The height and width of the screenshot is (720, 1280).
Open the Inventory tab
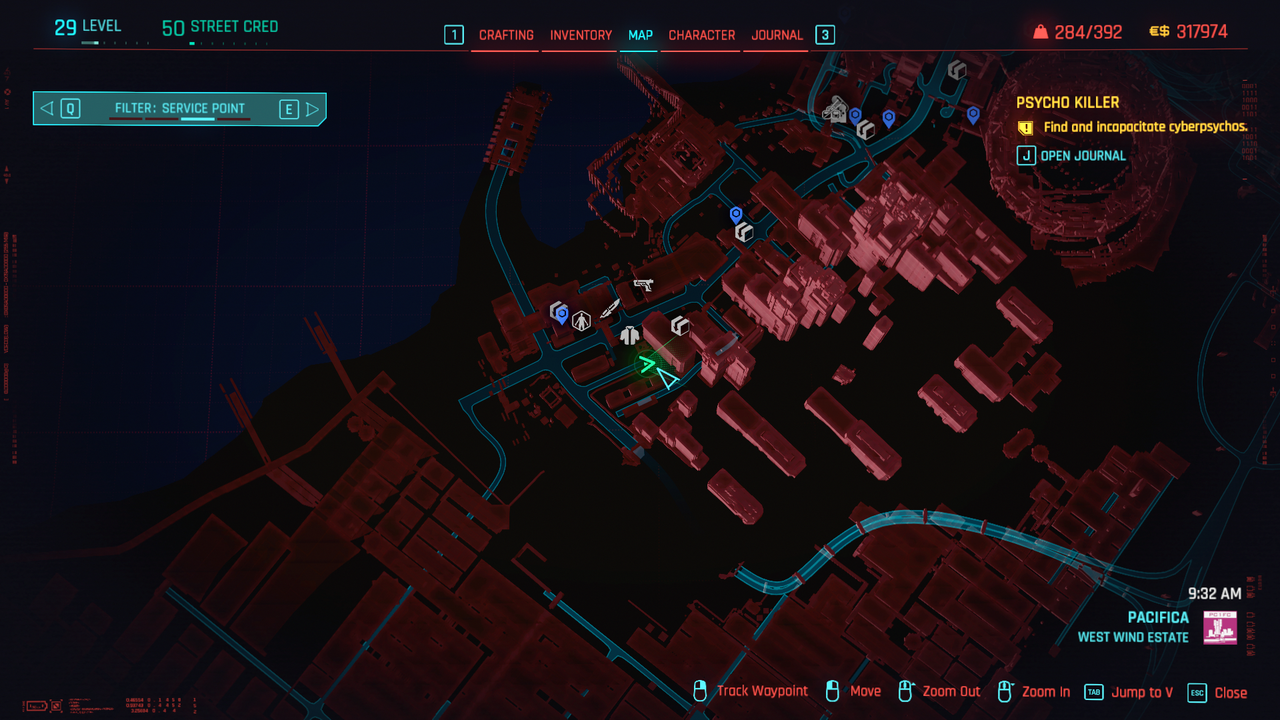click(581, 35)
